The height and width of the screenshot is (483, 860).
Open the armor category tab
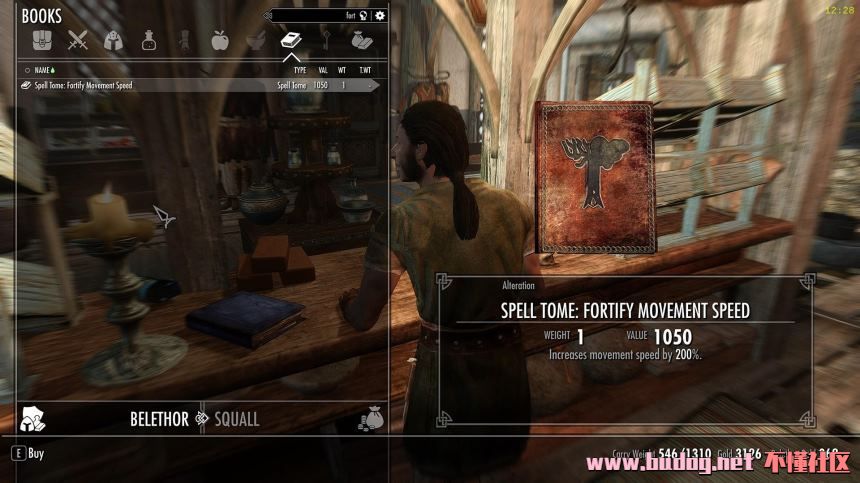click(114, 41)
